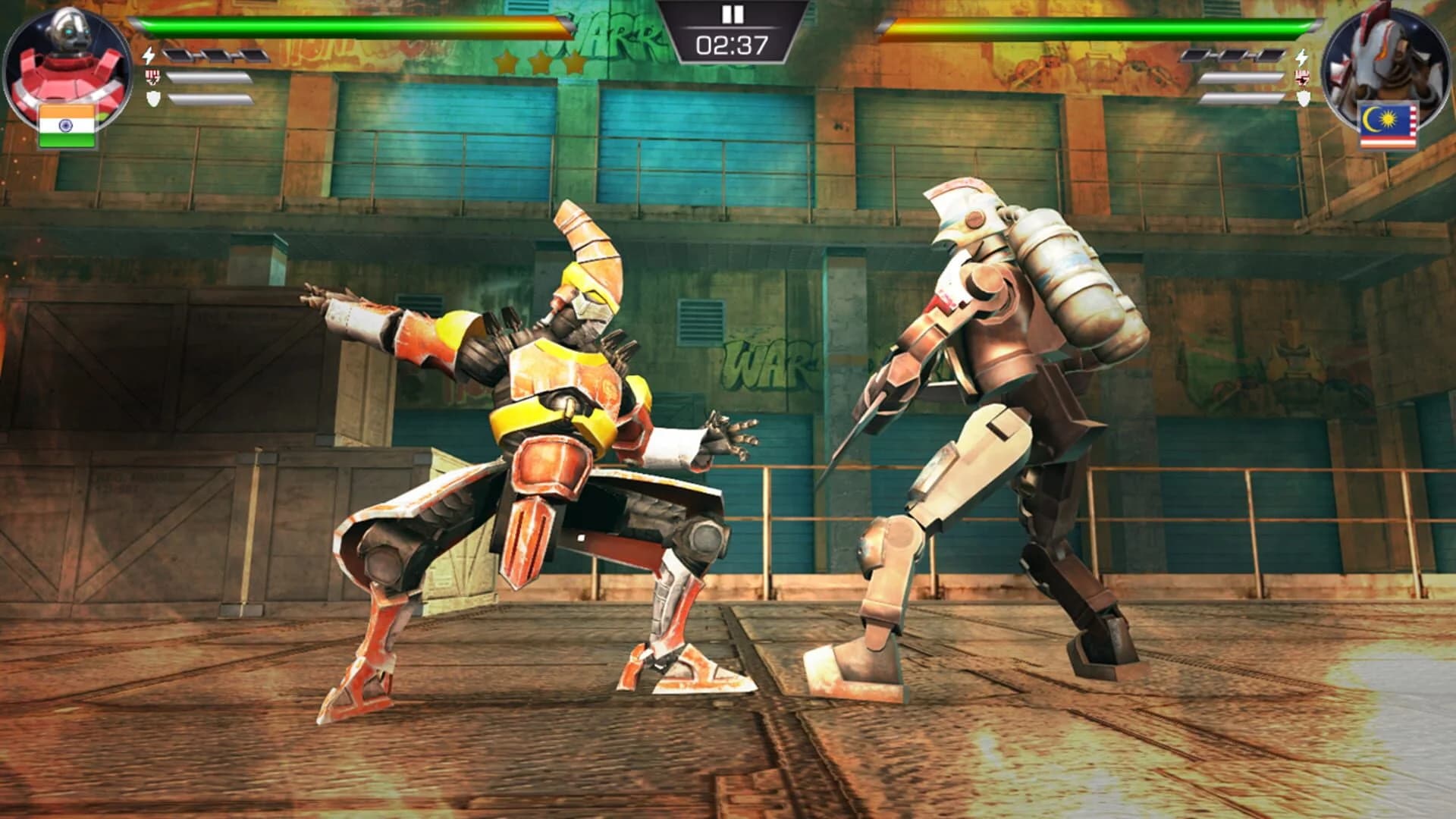
Task: Click the shield icon on the right player panel
Action: pyautogui.click(x=1303, y=99)
